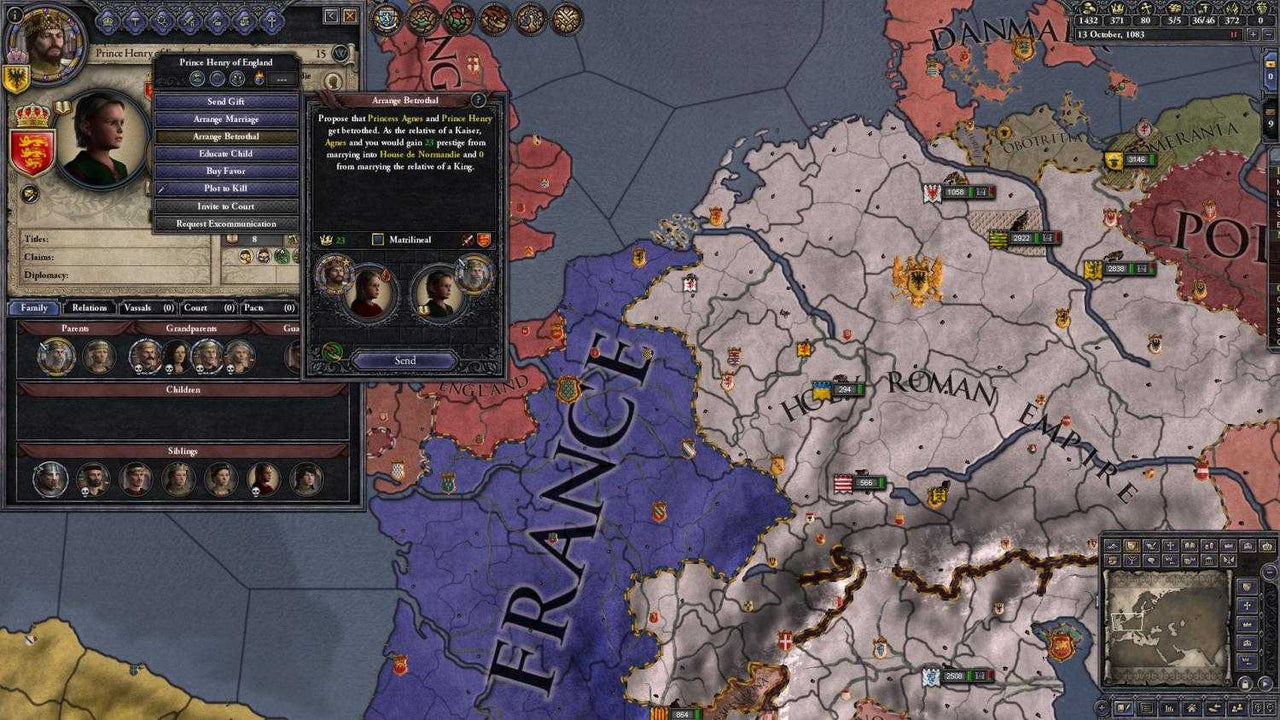Switch to the Relations tab
The width and height of the screenshot is (1280, 720).
89,308
